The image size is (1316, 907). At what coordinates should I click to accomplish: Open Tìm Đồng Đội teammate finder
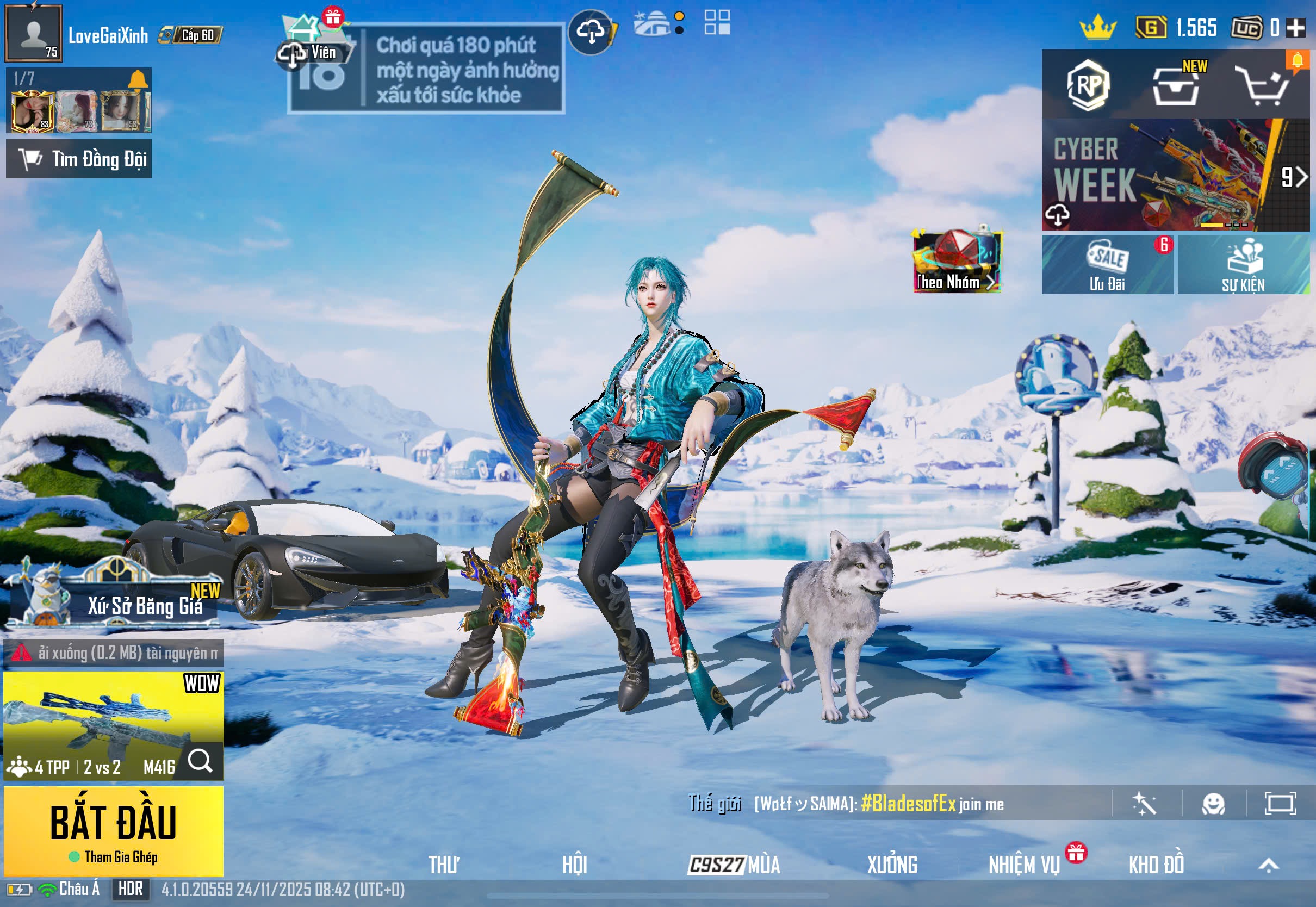point(79,159)
